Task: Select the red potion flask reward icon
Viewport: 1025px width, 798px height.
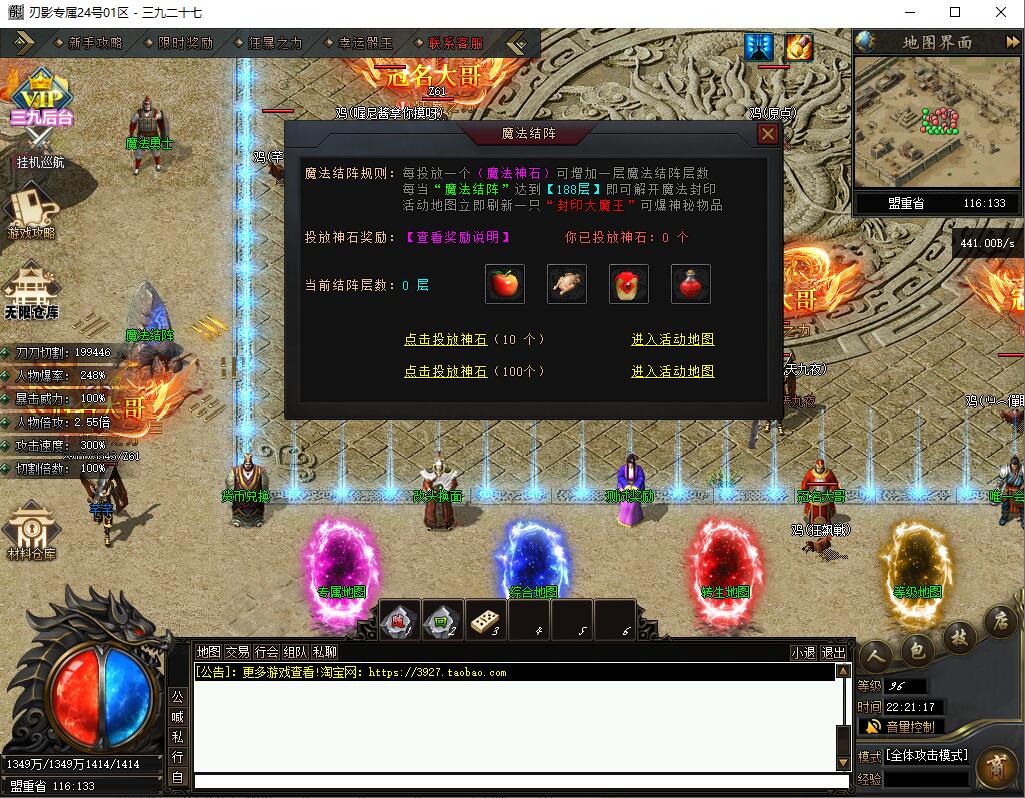Action: pyautogui.click(x=691, y=285)
